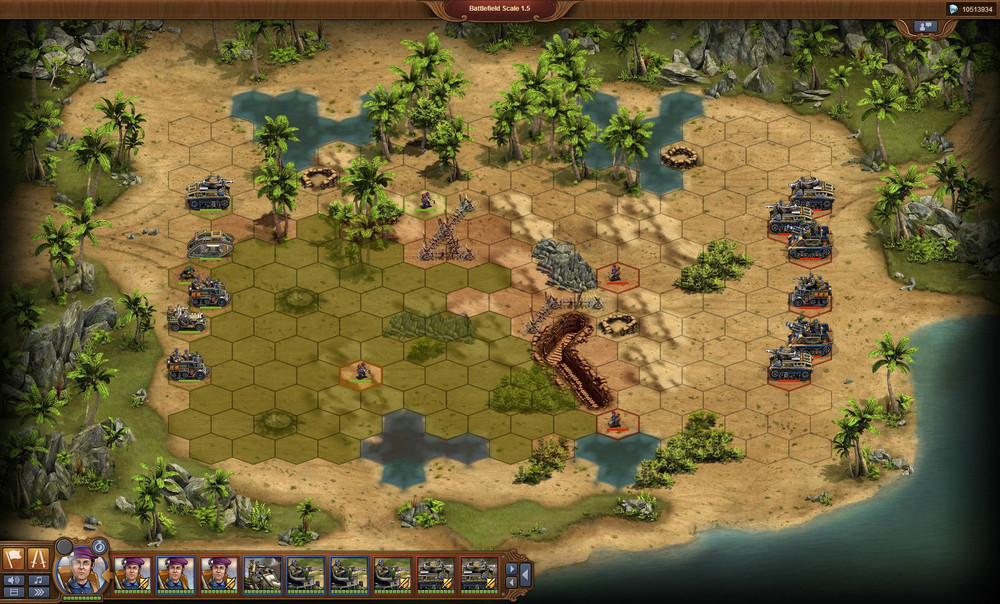Click the stopwatch icon above the unit portrait
This screenshot has height=604, width=1000.
(100, 546)
